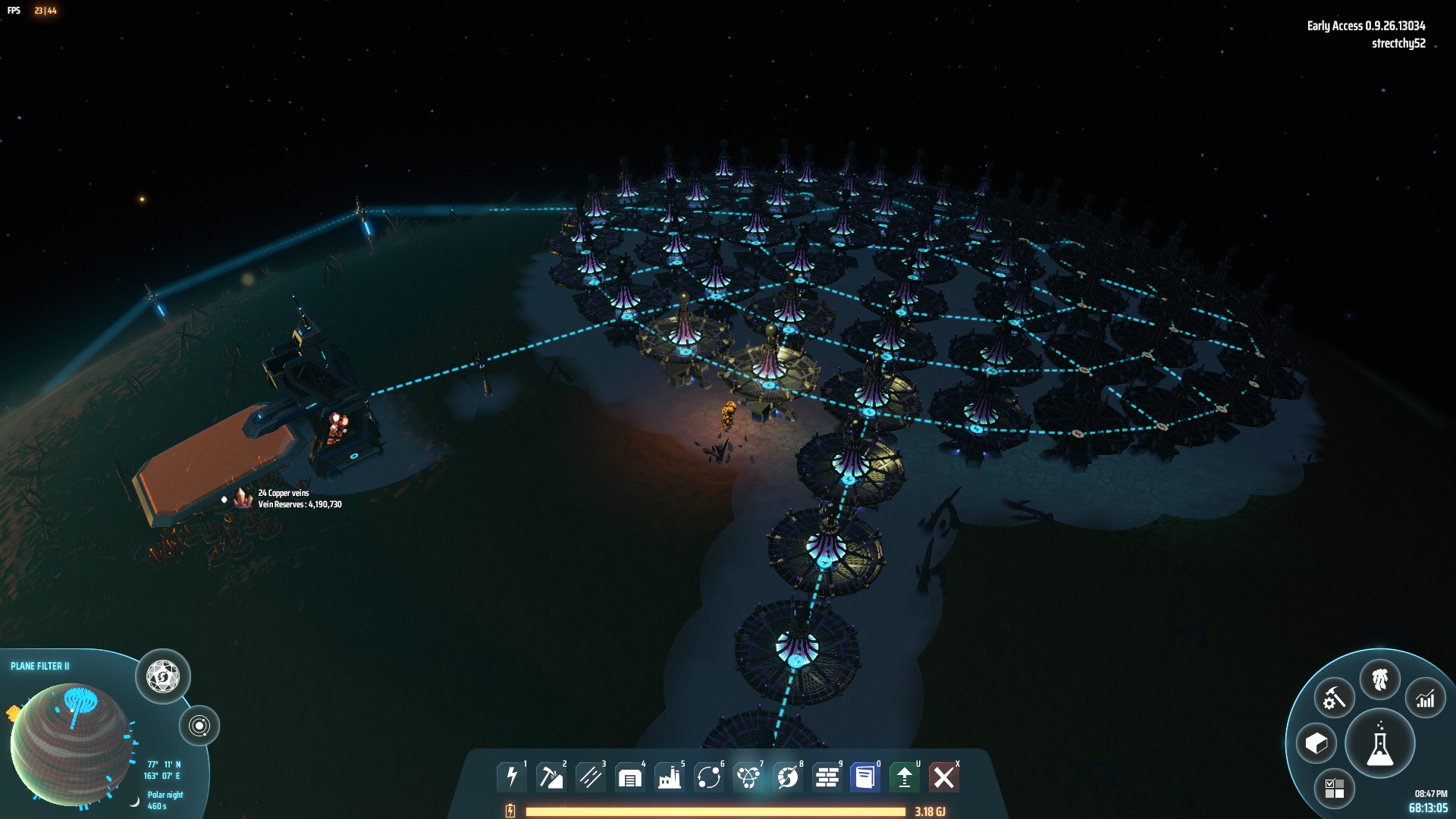1456x819 pixels.
Task: Switch to the star system map view
Action: (x=199, y=726)
